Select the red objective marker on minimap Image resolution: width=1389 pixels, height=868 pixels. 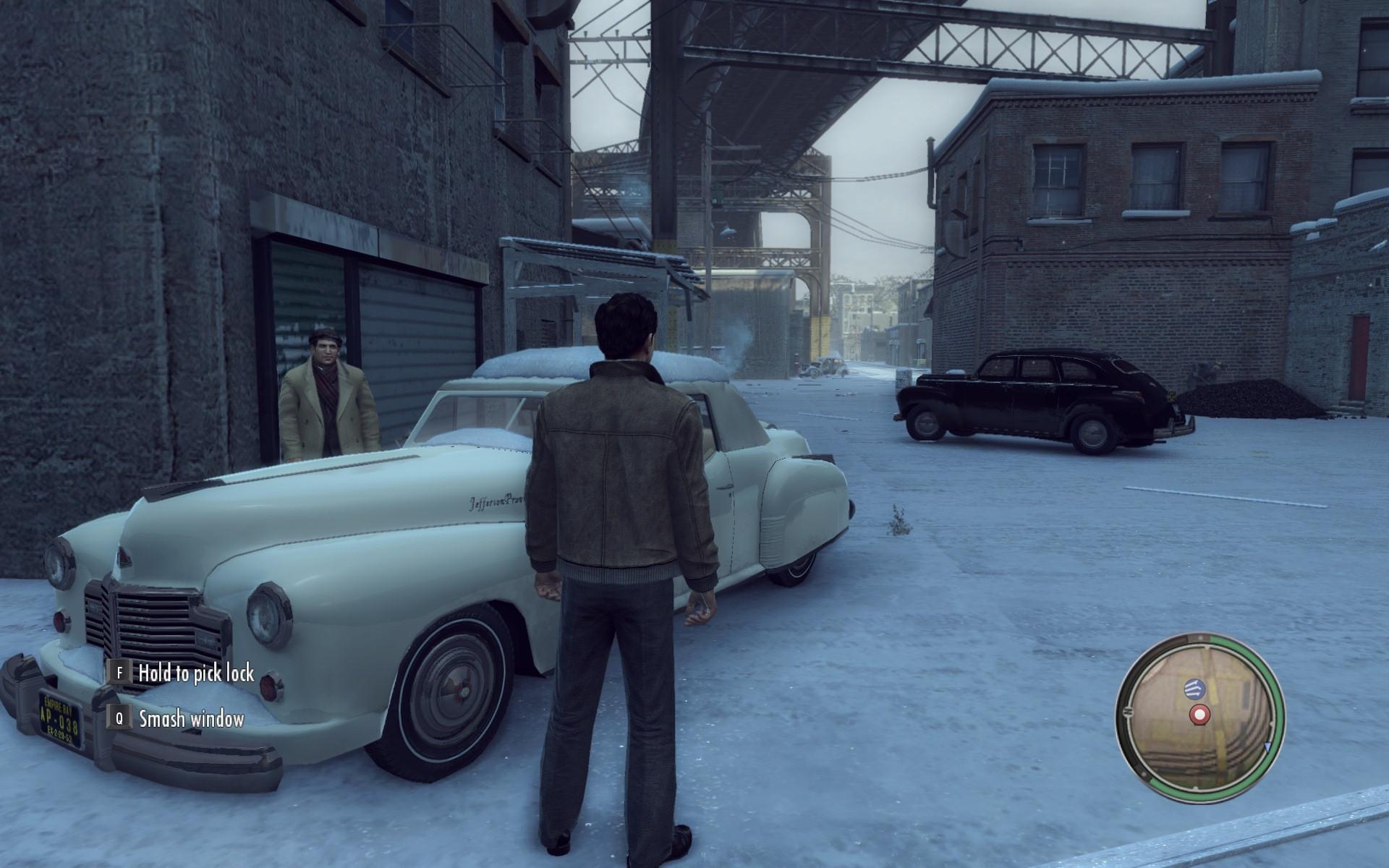click(1200, 715)
